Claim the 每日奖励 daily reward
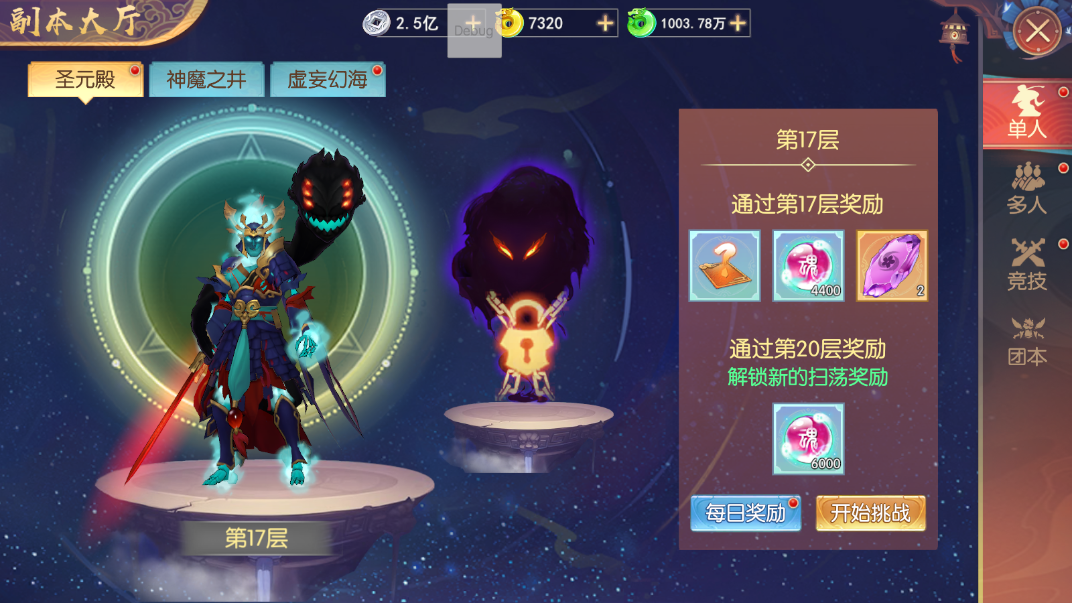The height and width of the screenshot is (603, 1072). pos(745,513)
